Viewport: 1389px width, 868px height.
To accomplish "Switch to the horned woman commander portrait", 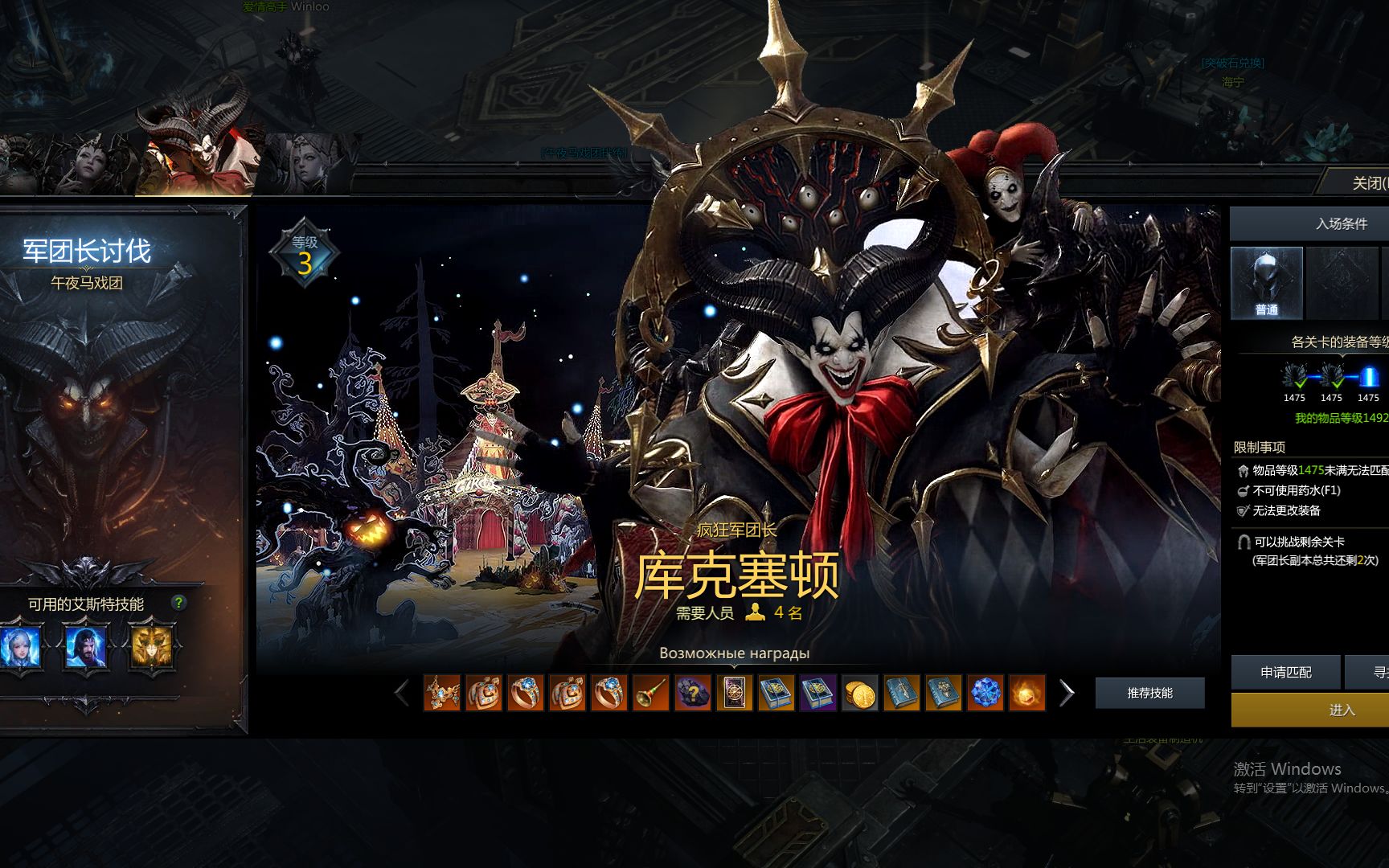I will [x=88, y=165].
